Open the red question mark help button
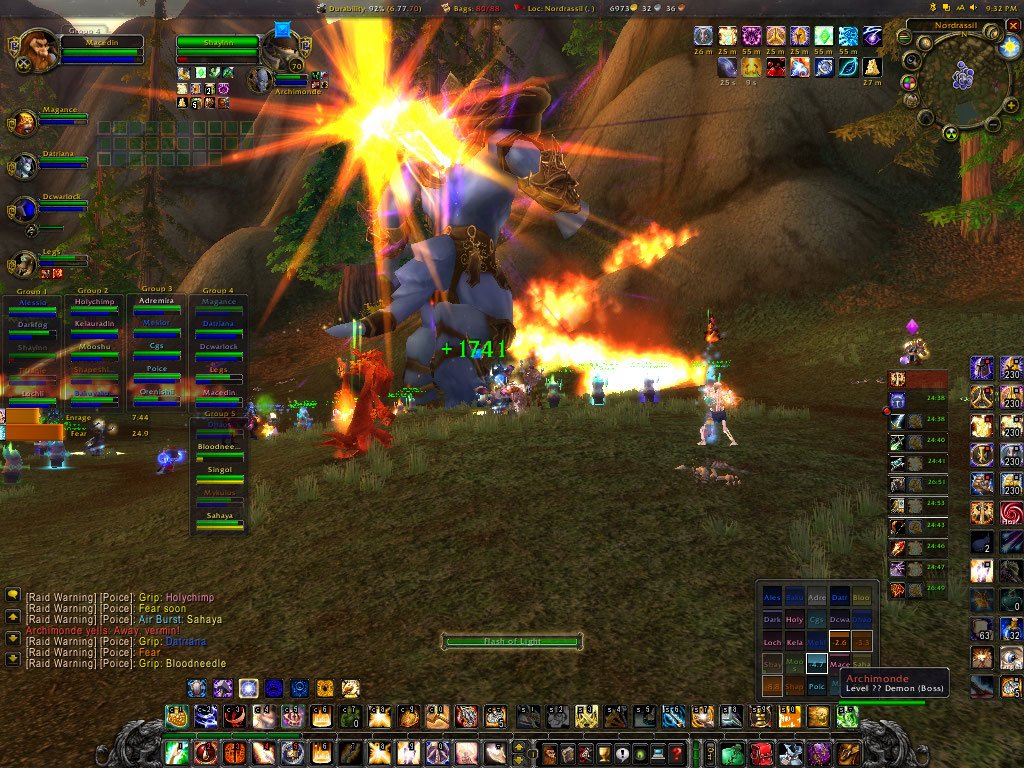1024x768 pixels. (x=677, y=753)
